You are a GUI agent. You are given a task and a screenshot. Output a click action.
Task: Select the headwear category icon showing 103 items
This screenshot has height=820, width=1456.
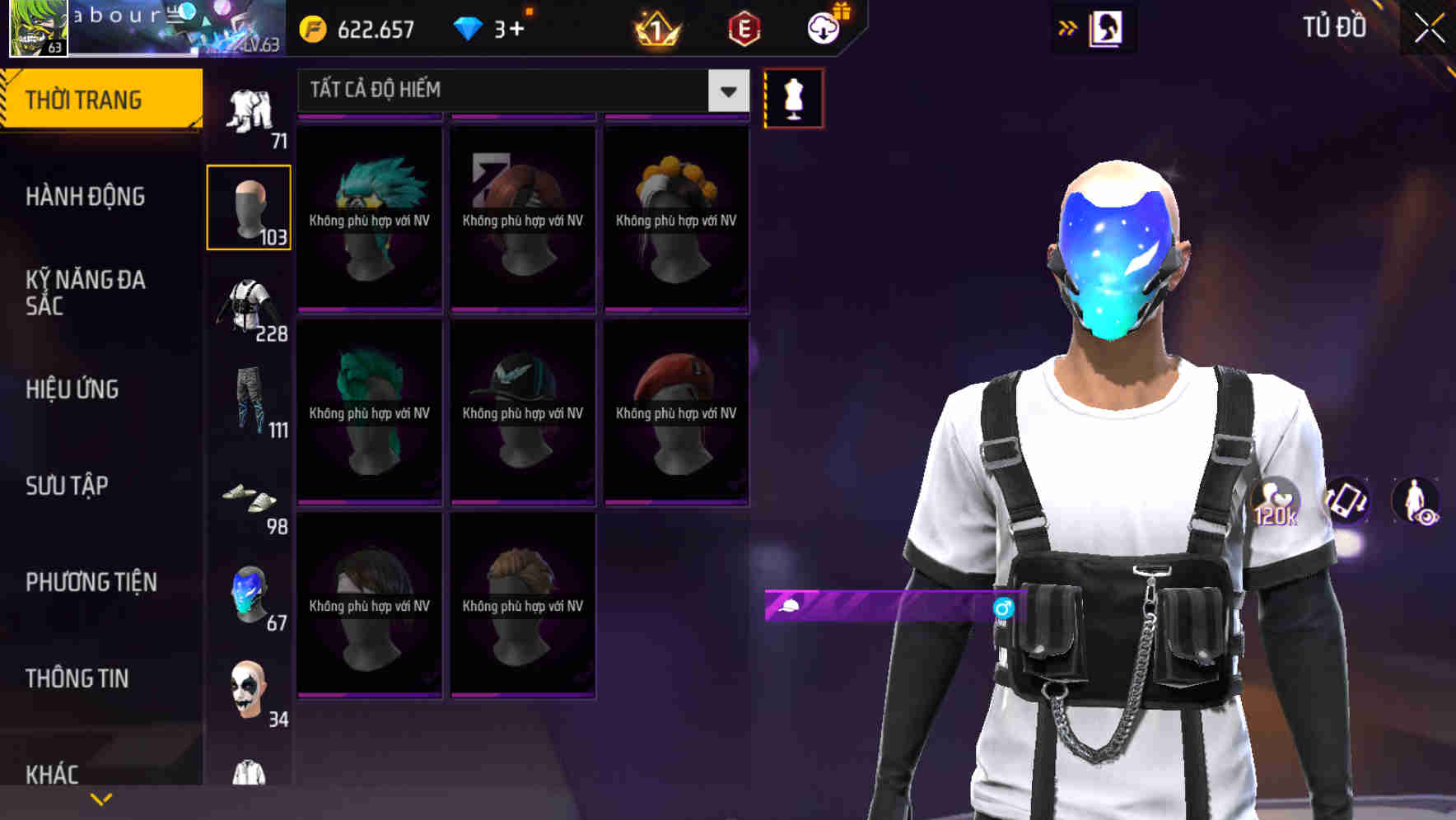(249, 206)
